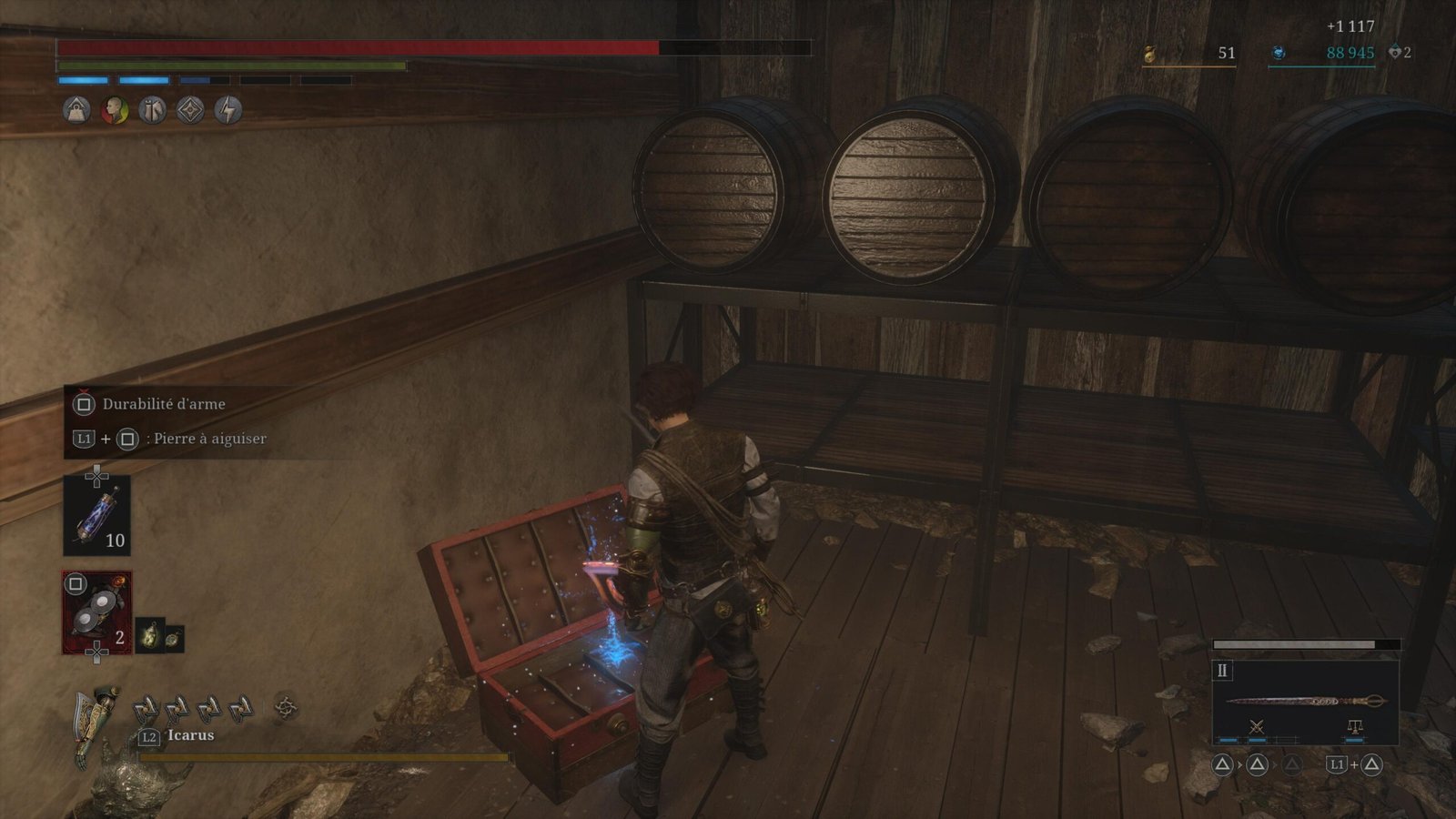Click the lantern item icon
The height and width of the screenshot is (819, 1456).
click(150, 636)
